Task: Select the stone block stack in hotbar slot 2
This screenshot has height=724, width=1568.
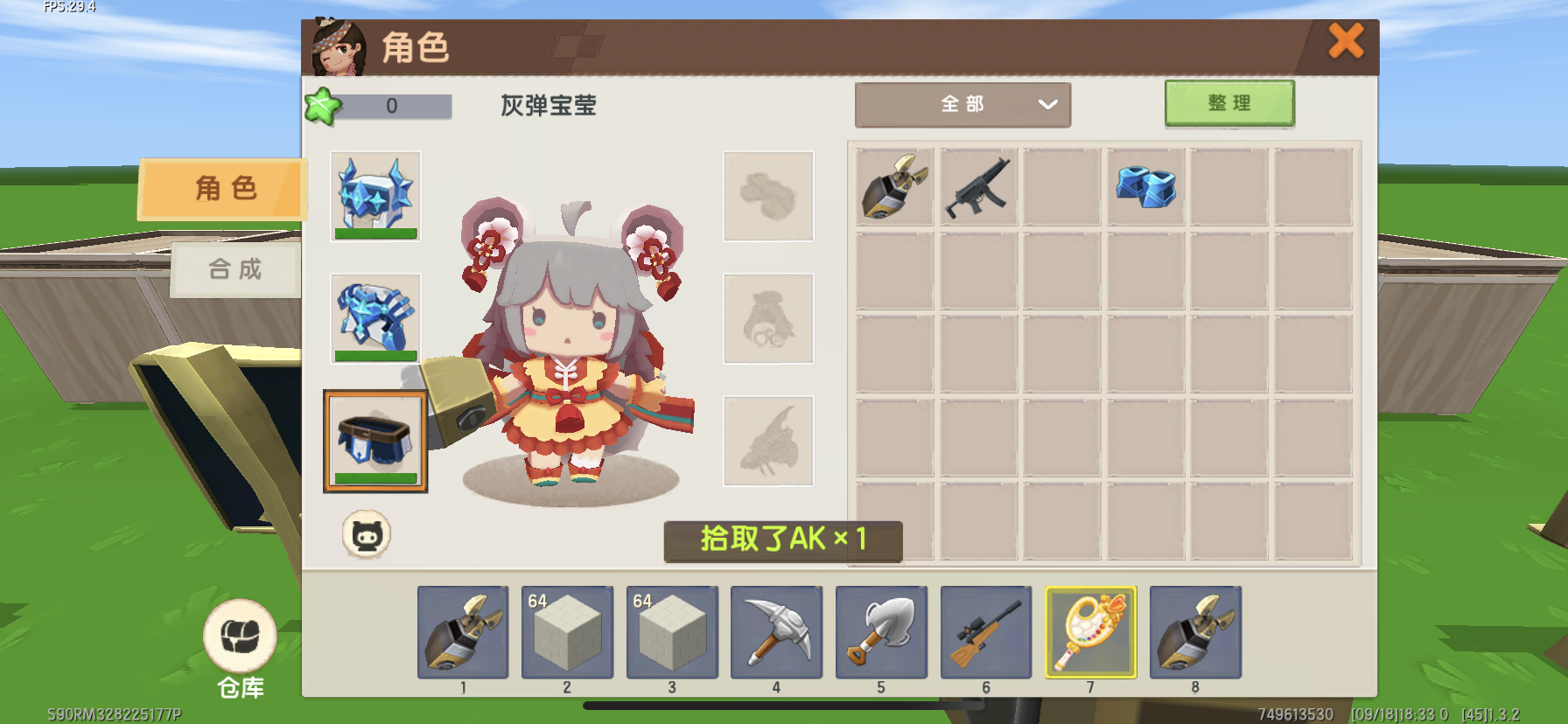Action: (567, 632)
